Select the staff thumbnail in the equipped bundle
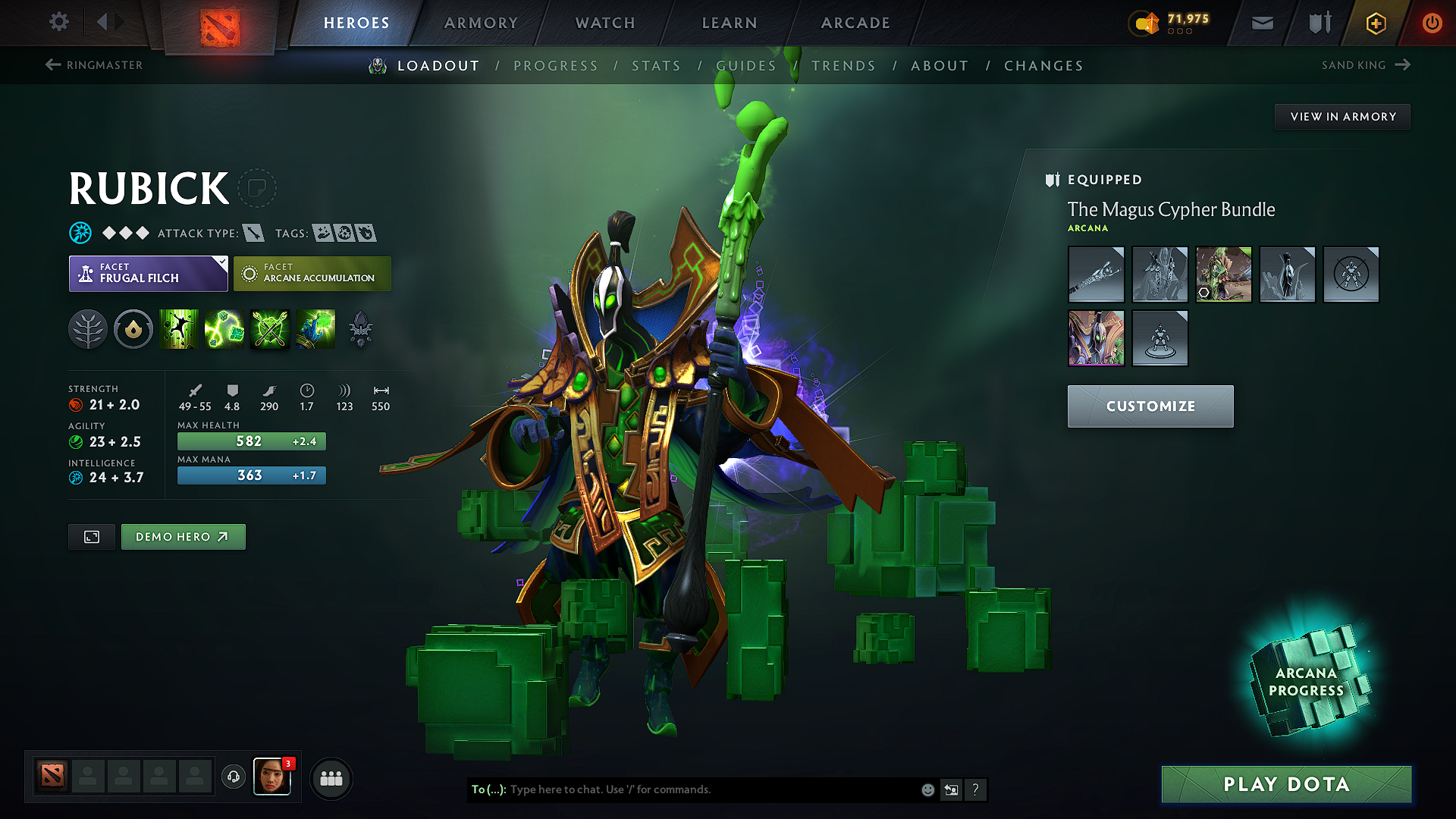 pos(1096,275)
